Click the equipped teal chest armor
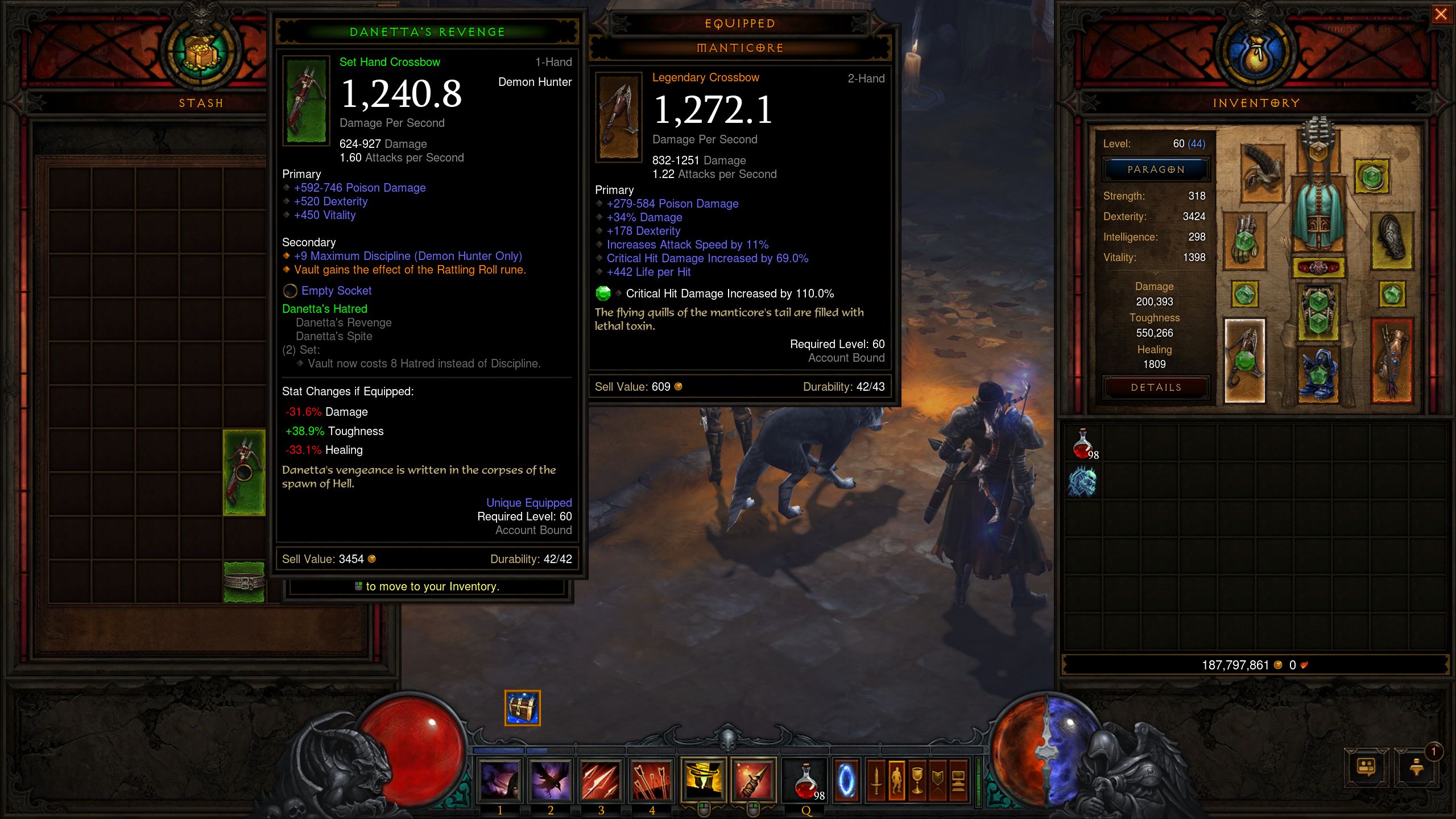1456x819 pixels. pos(1318,216)
